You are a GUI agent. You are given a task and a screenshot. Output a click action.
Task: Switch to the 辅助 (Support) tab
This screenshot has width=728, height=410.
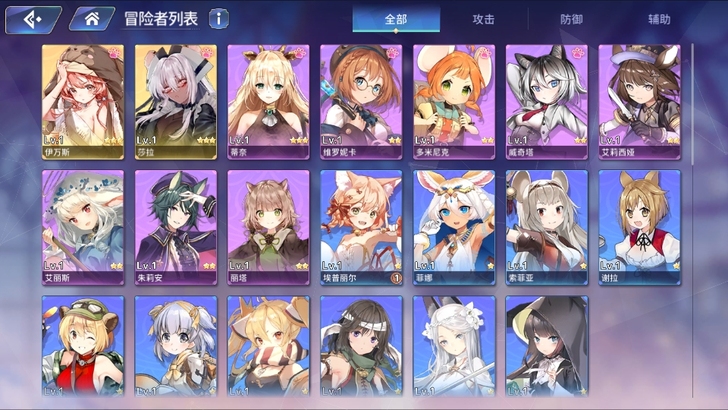(x=659, y=19)
